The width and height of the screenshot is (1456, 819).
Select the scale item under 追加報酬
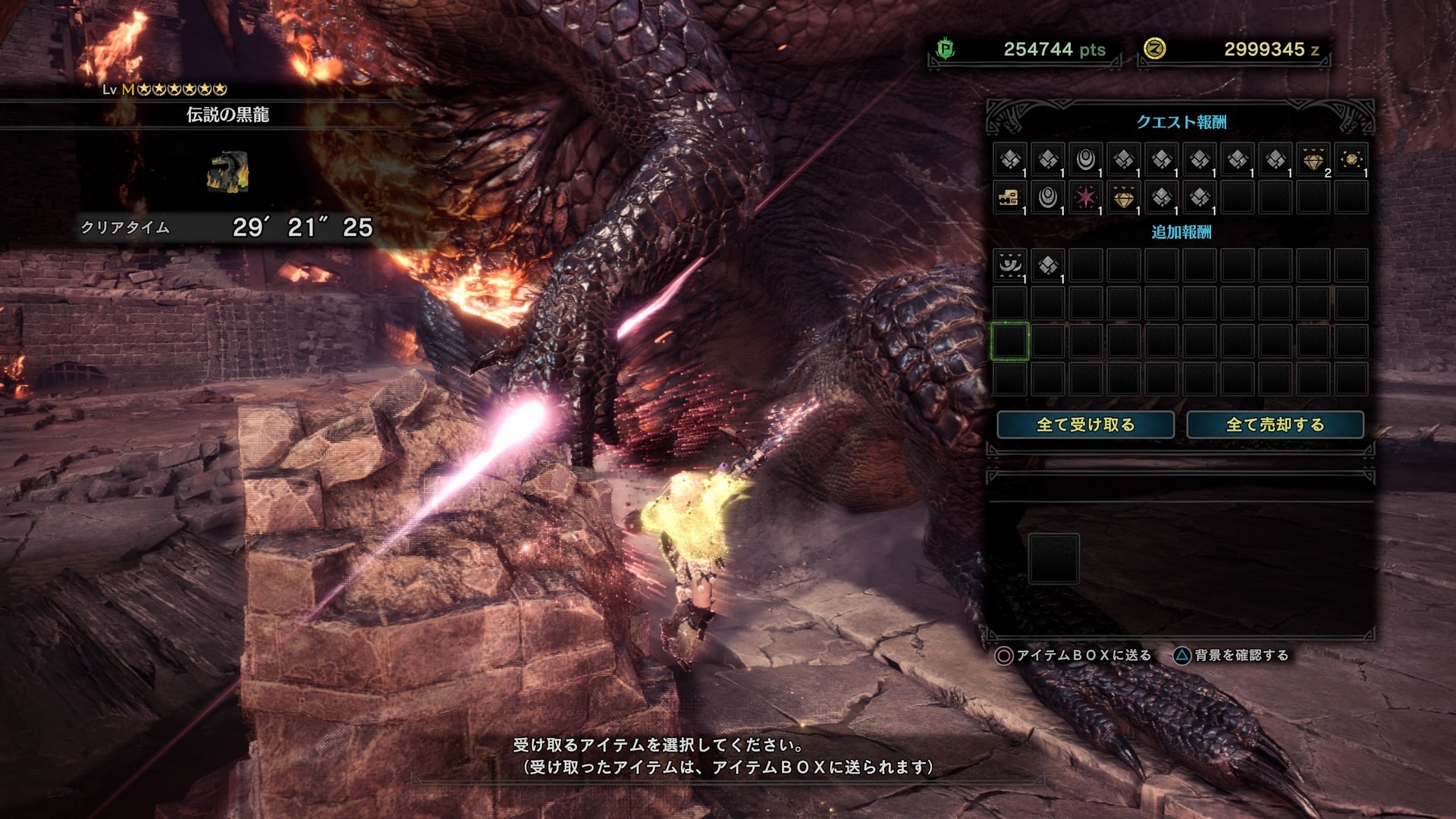pos(1047,265)
